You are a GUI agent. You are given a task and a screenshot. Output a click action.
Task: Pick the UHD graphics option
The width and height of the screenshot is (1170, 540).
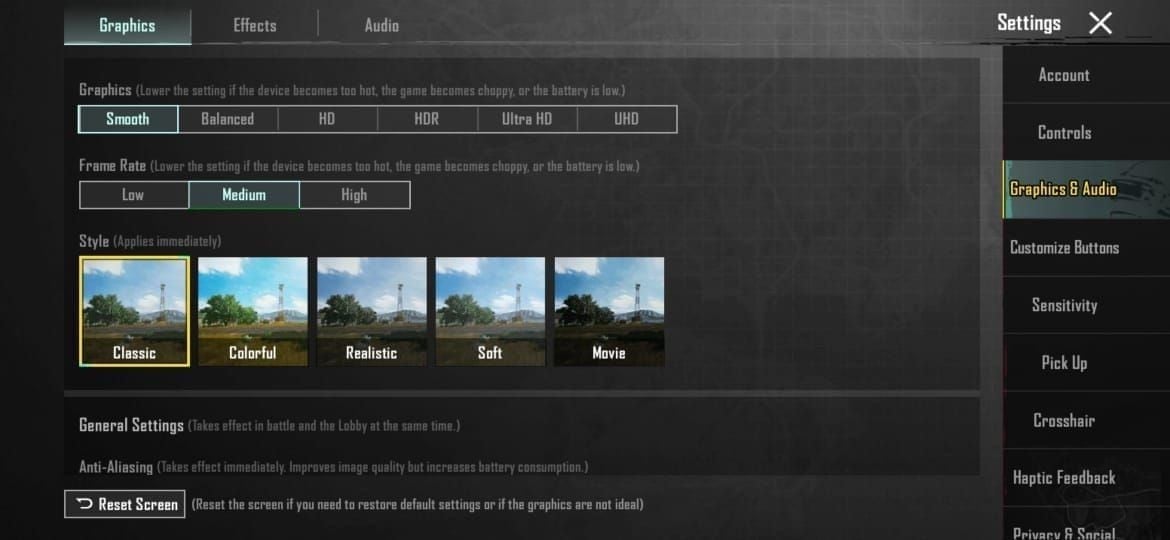coord(627,119)
